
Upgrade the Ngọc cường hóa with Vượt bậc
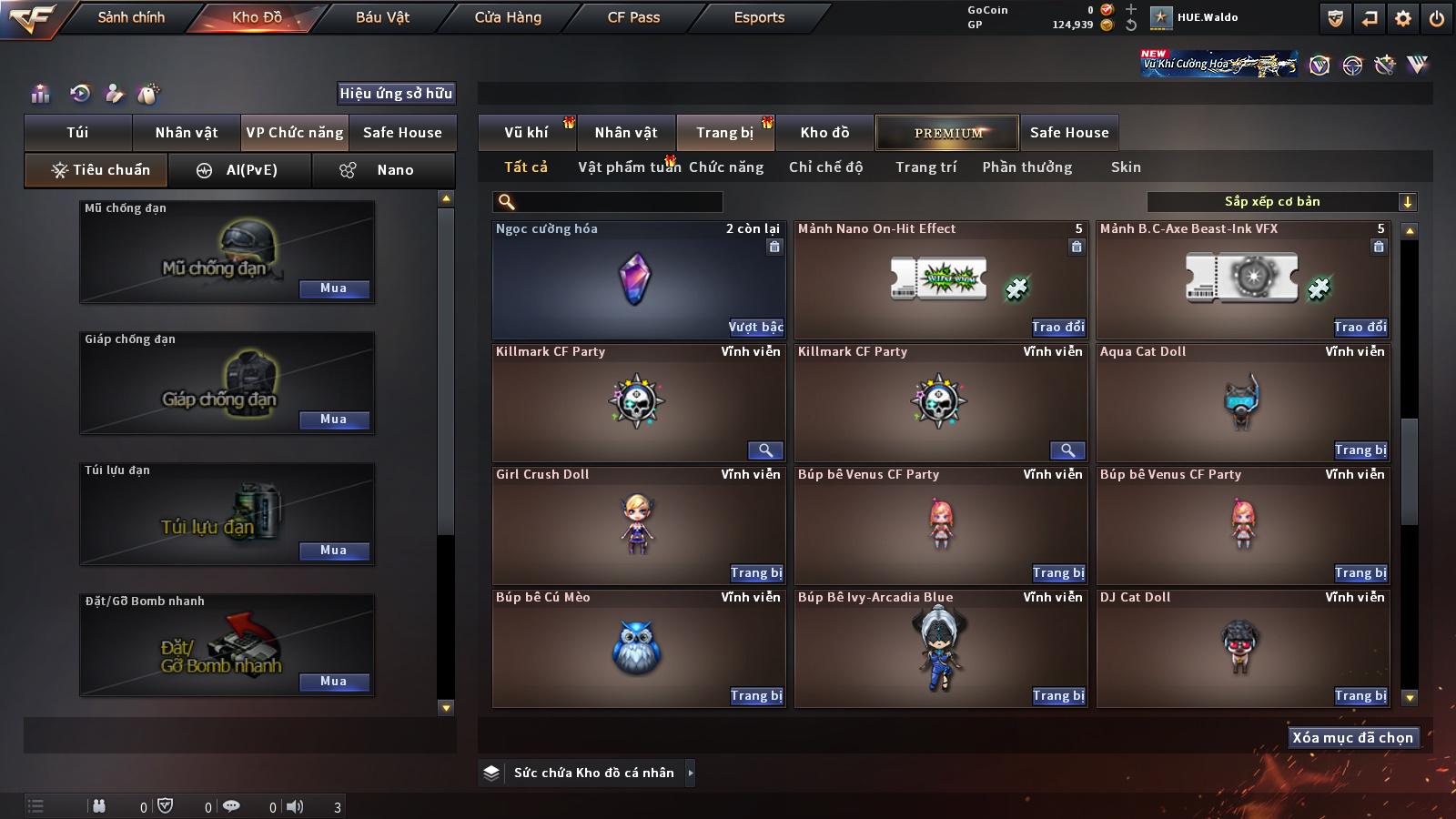pos(755,327)
